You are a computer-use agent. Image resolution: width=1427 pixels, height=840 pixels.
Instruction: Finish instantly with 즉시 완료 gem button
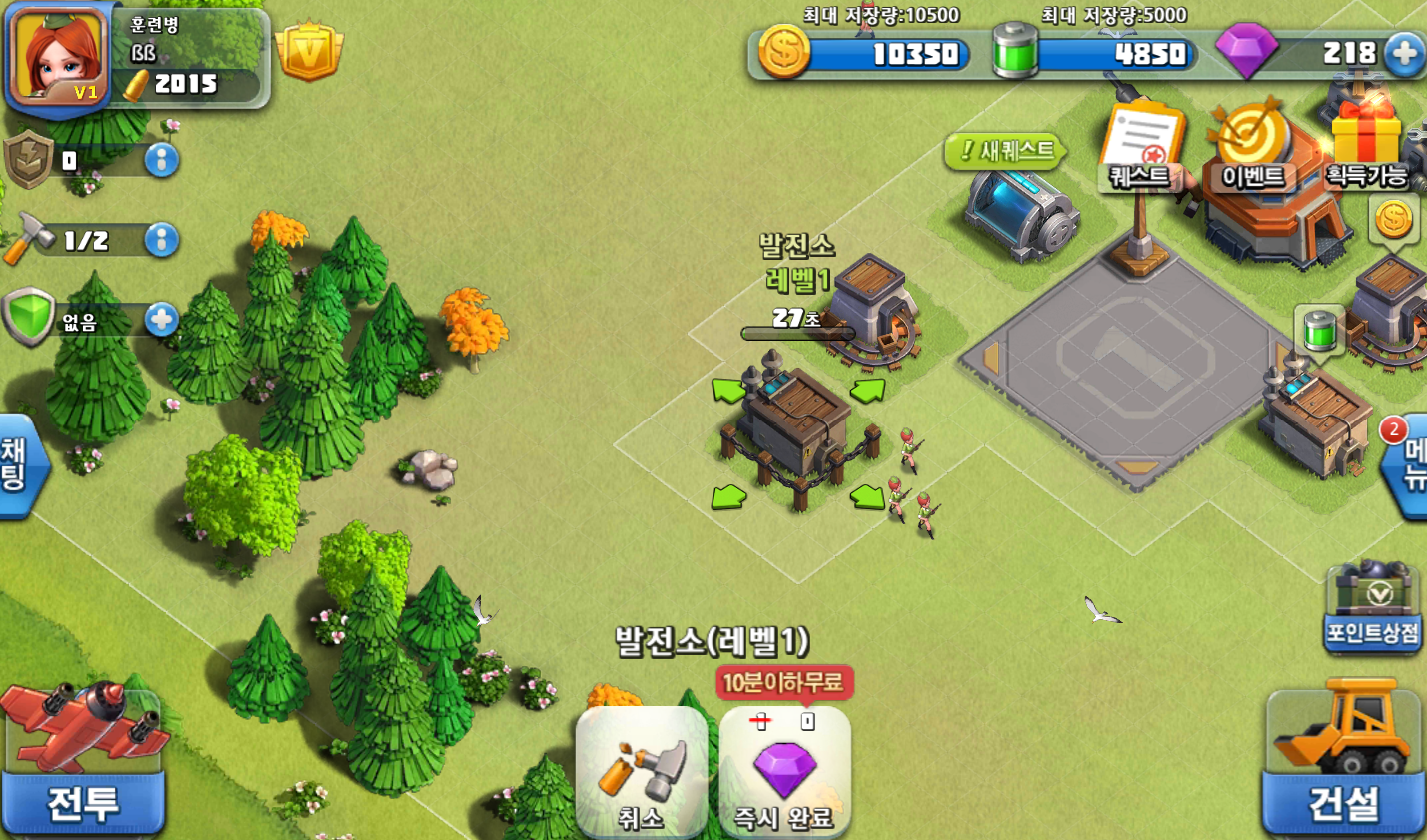tap(784, 773)
